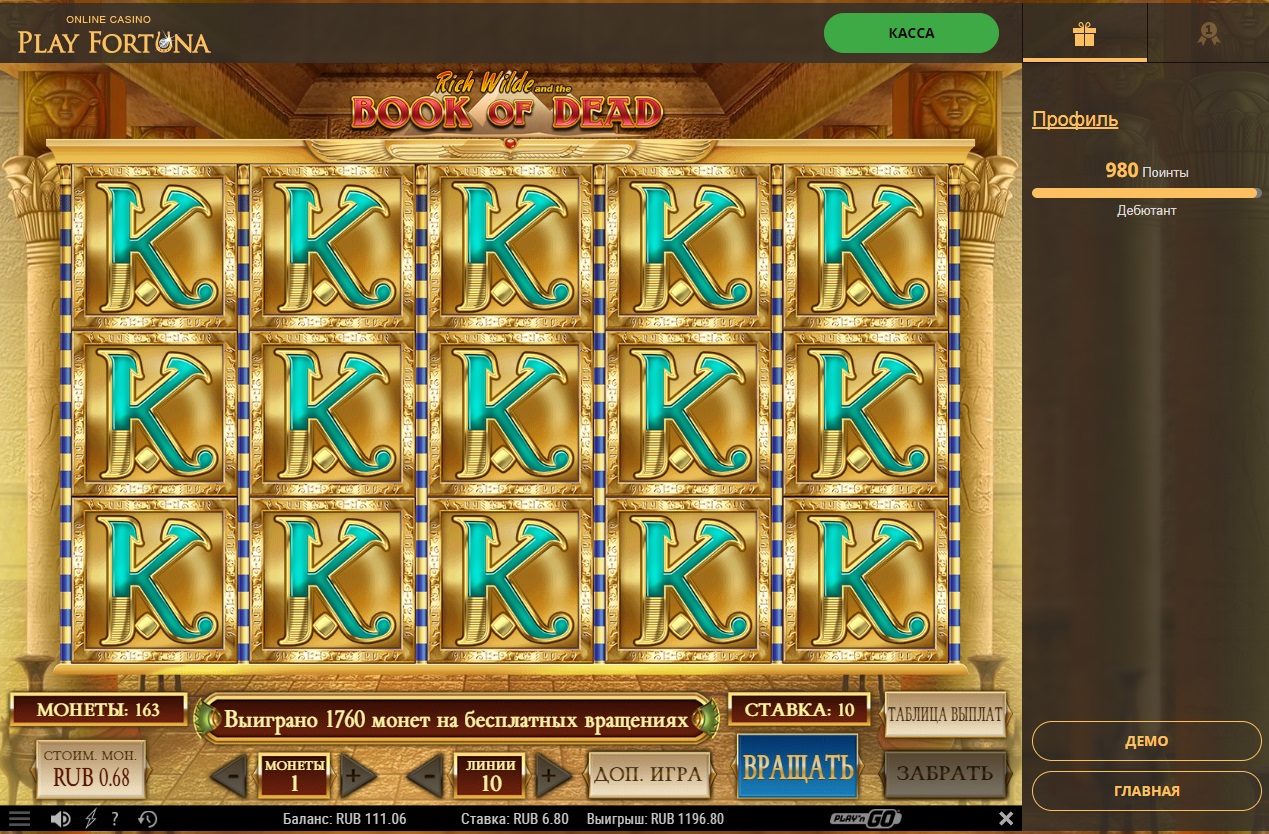Screen dimensions: 1269x834
Task: Spin the reels with the ВРАЩАТЬ button
Action: [797, 767]
